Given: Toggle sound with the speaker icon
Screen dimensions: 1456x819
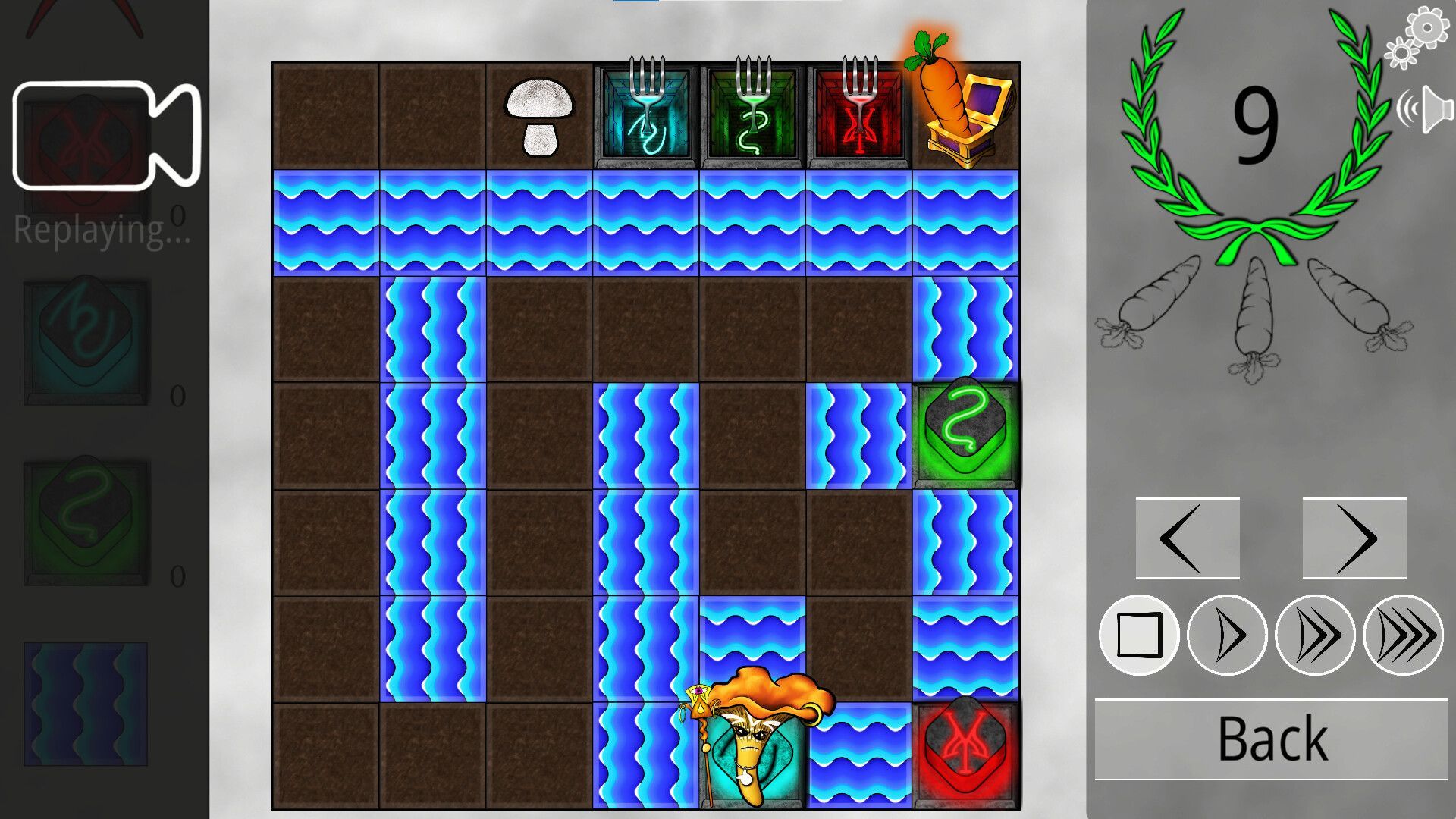Looking at the screenshot, I should (1426, 110).
